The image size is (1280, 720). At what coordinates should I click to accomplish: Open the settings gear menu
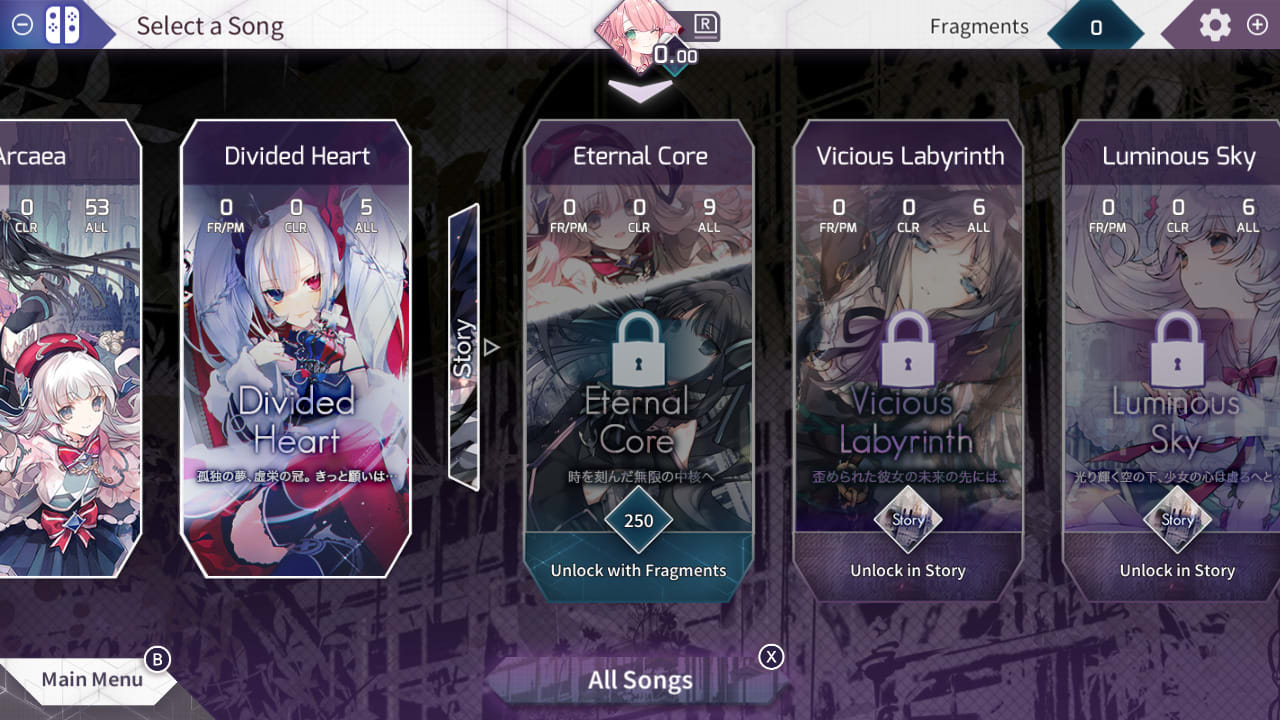point(1215,26)
